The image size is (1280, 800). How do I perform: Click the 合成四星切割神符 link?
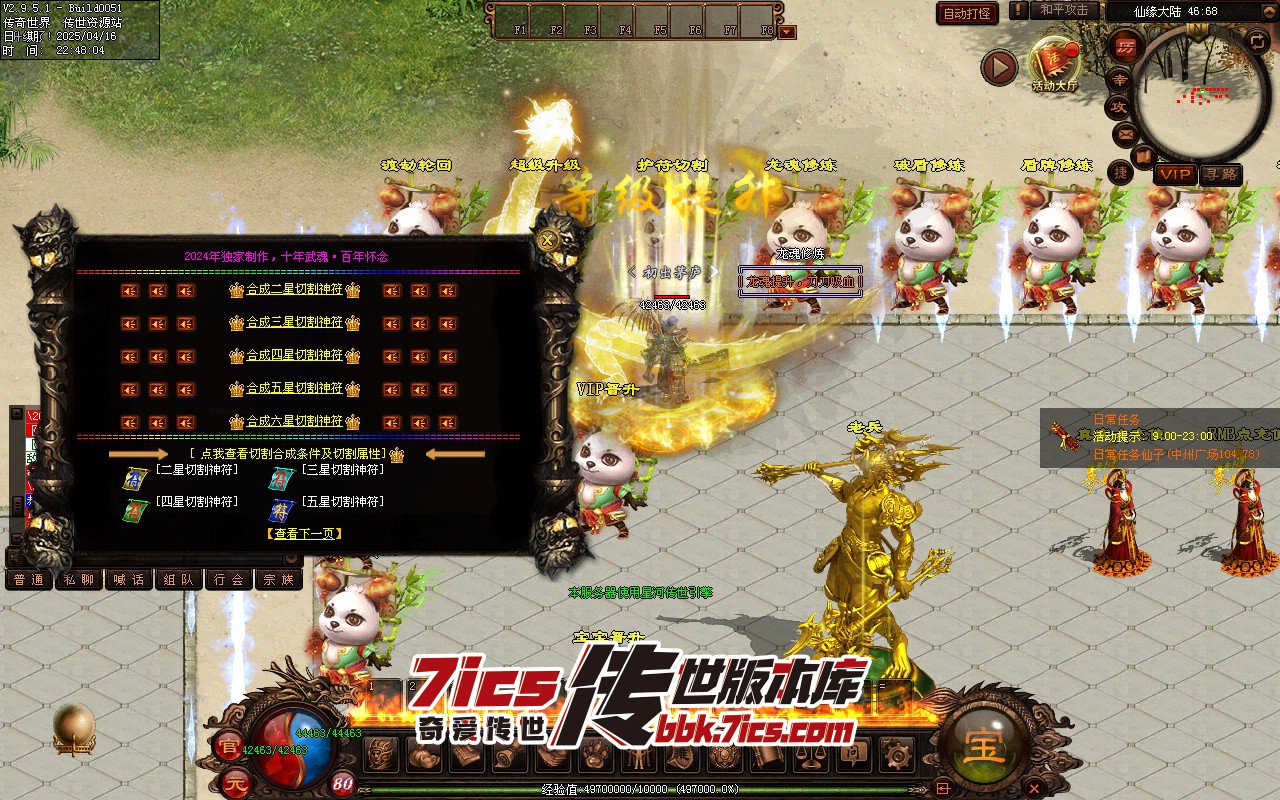pyautogui.click(x=294, y=356)
